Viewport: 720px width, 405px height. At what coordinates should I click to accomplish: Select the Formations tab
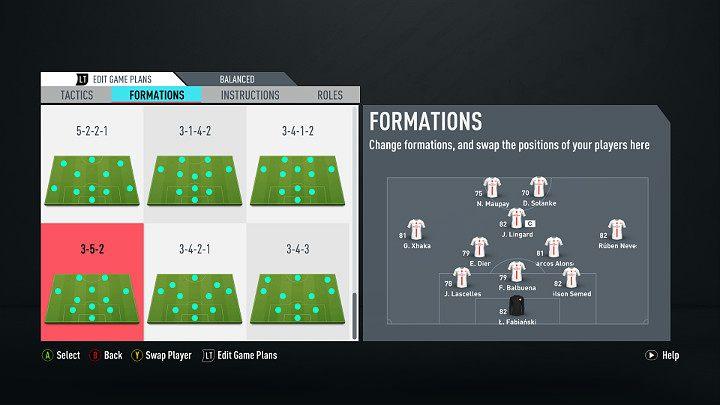[157, 95]
